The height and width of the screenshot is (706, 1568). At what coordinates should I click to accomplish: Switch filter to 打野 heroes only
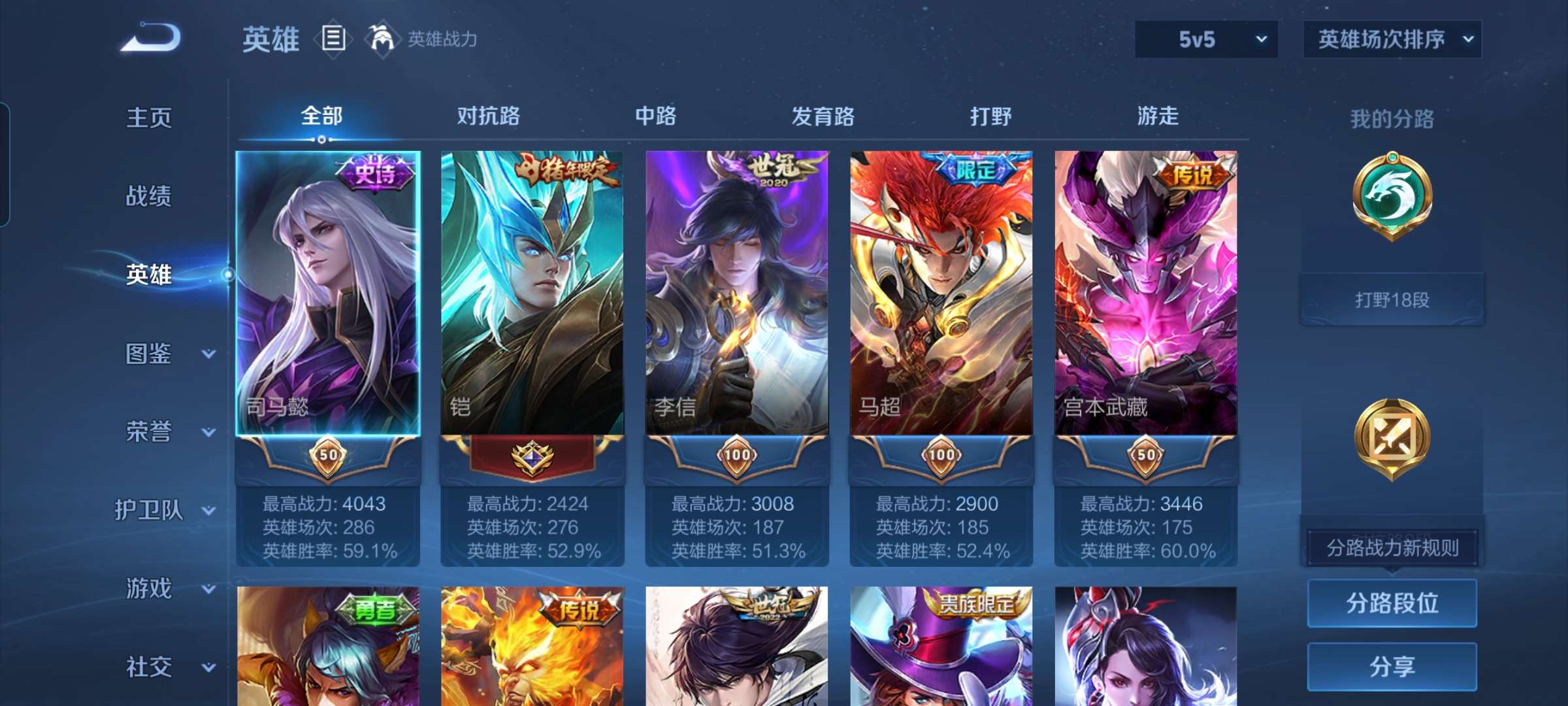click(990, 116)
